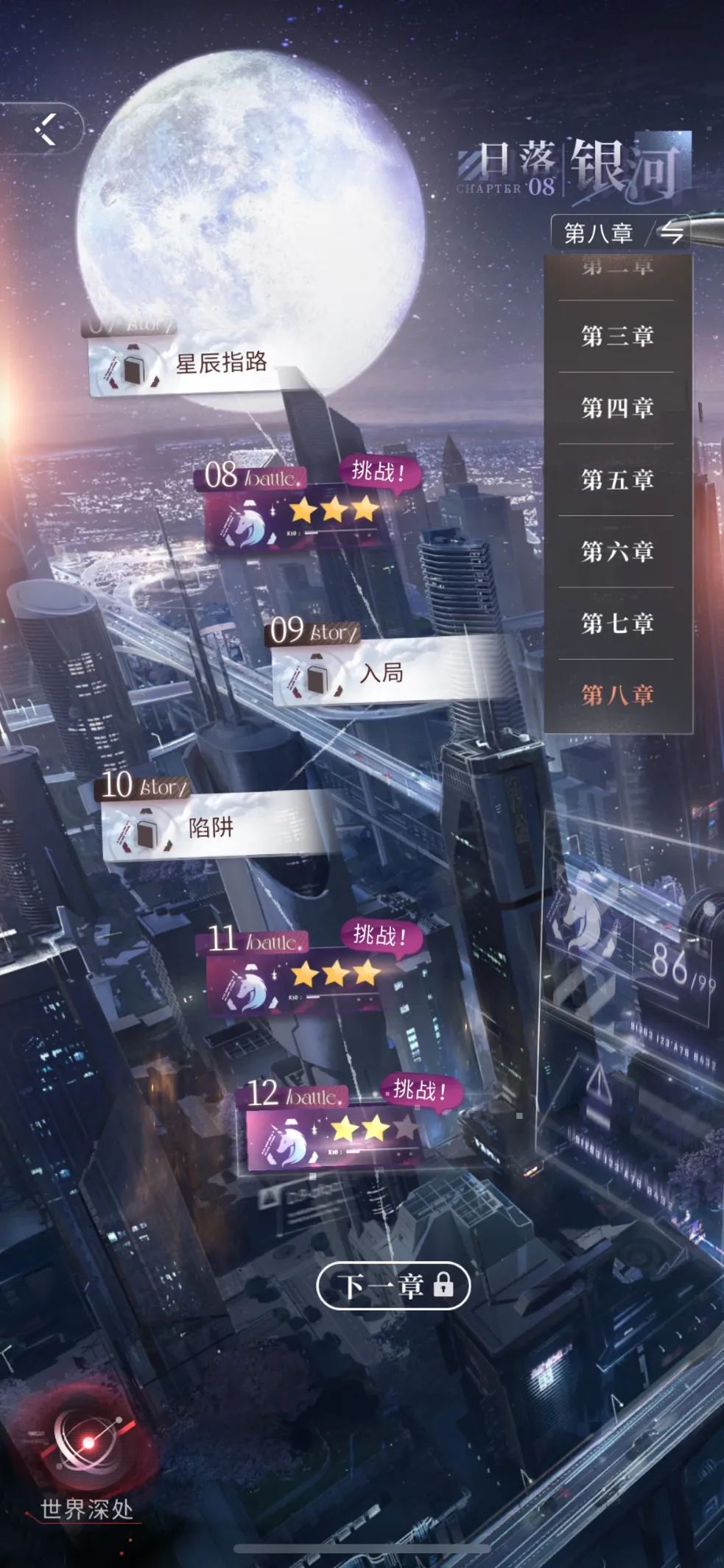This screenshot has width=724, height=1568.
Task: Open story stage 10 陷阱
Action: (x=214, y=828)
